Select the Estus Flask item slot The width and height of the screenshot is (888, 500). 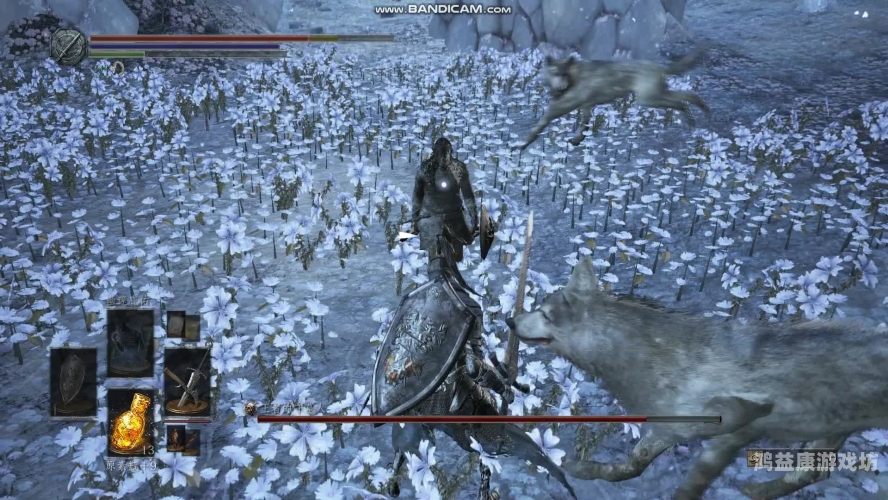coord(130,423)
